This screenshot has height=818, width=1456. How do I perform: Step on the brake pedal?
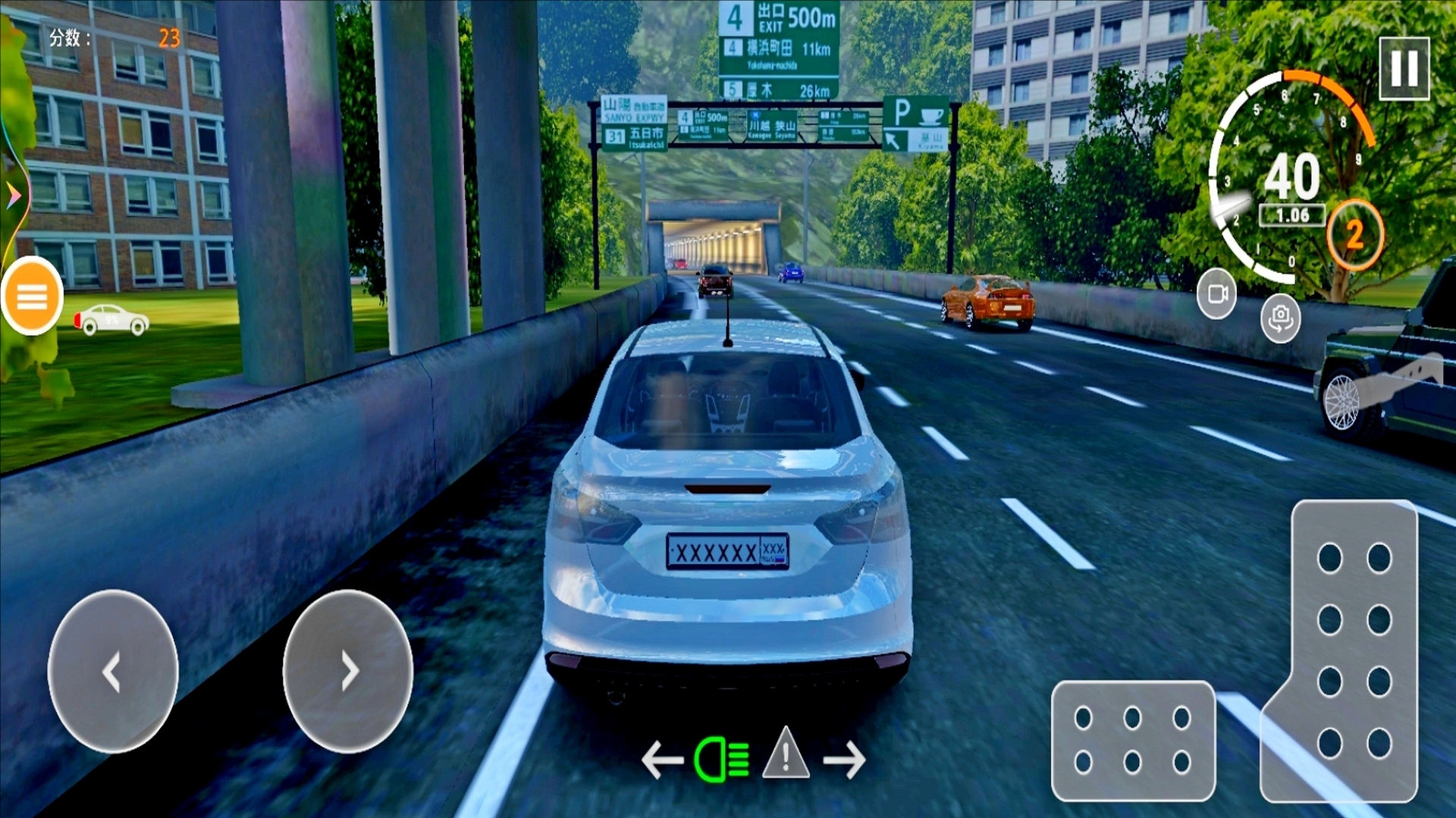pos(1133,740)
